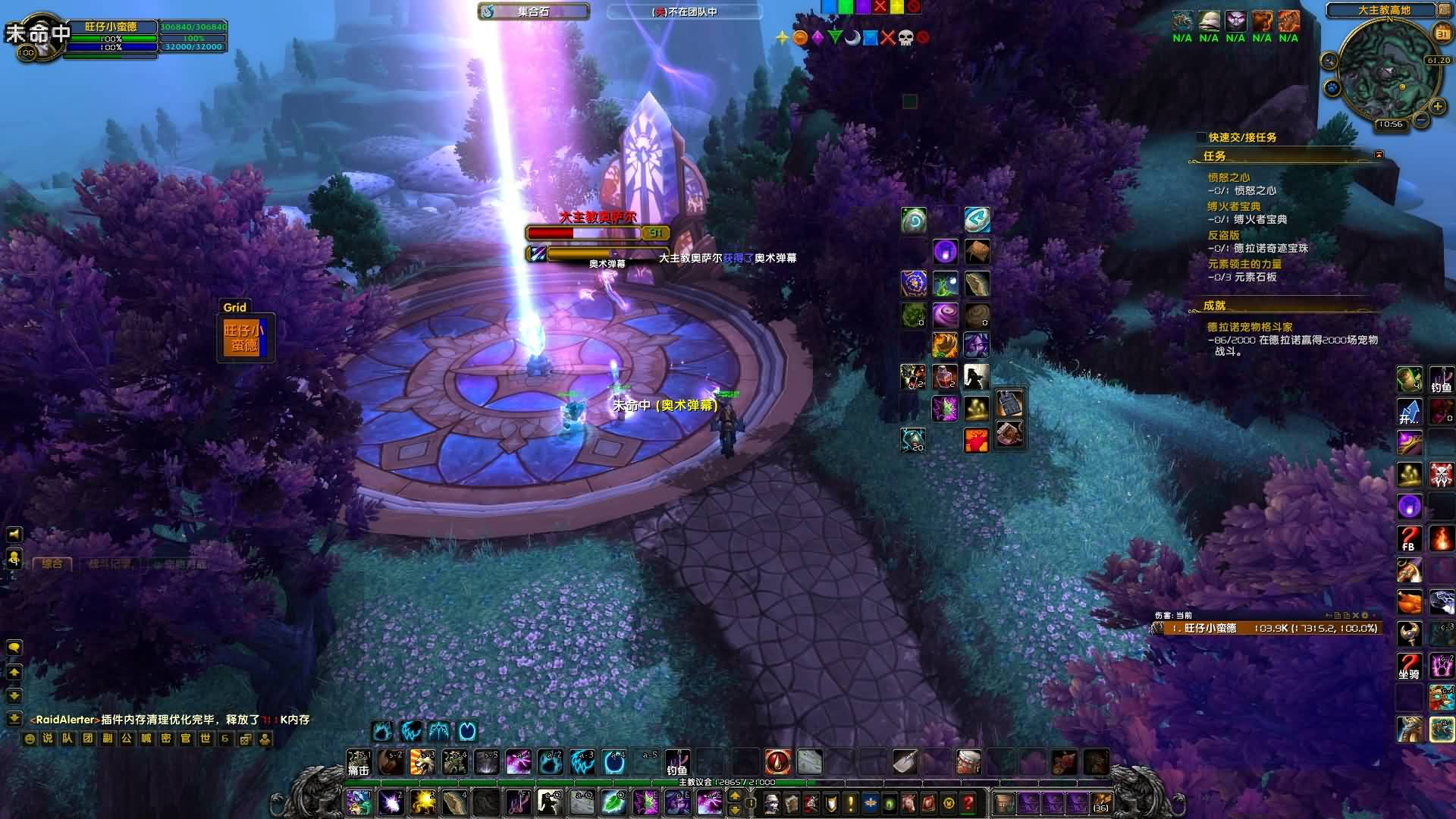Activate the 痛击 ability on the action bar
Screen dimensions: 1456x819
pos(359,762)
